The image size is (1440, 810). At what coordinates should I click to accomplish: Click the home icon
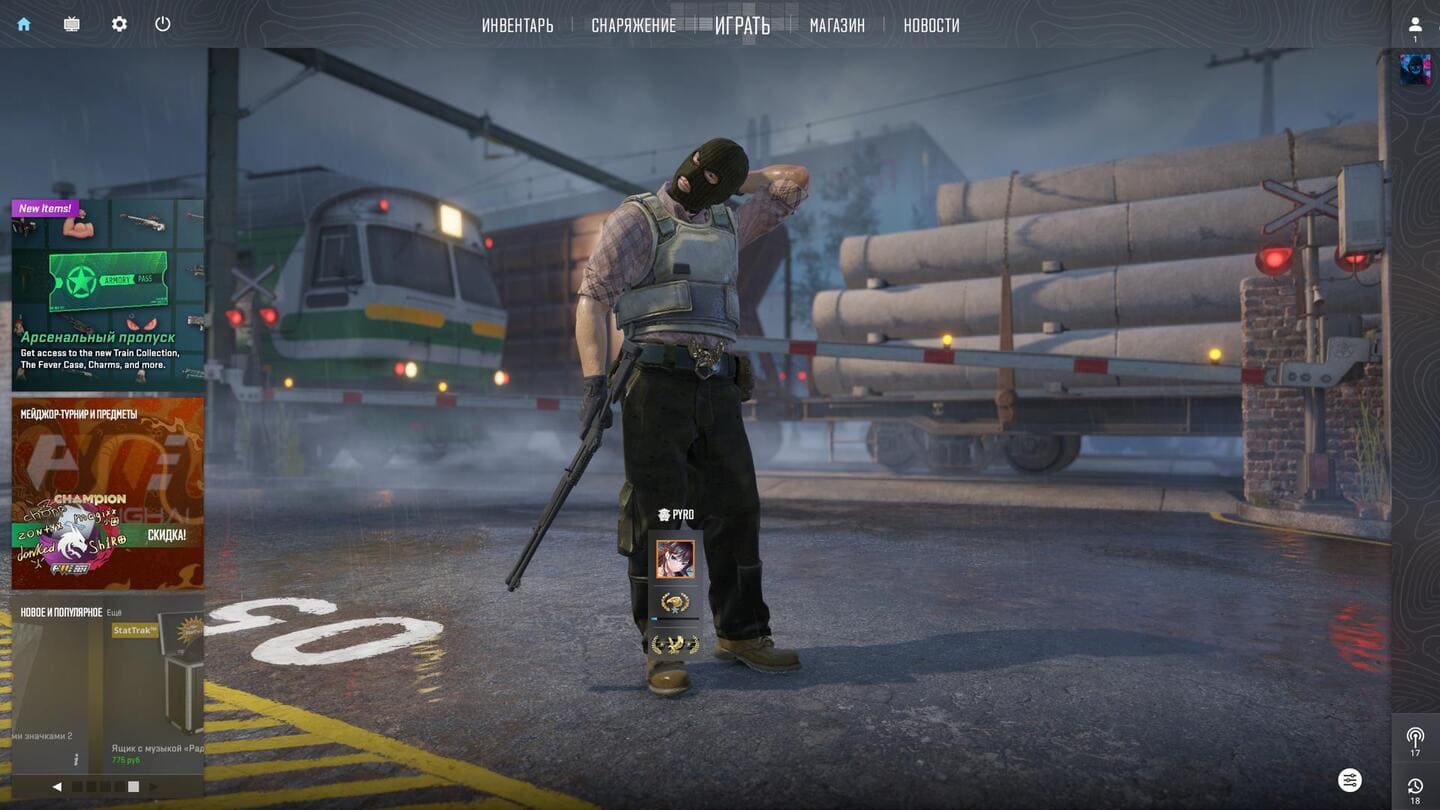(x=24, y=24)
